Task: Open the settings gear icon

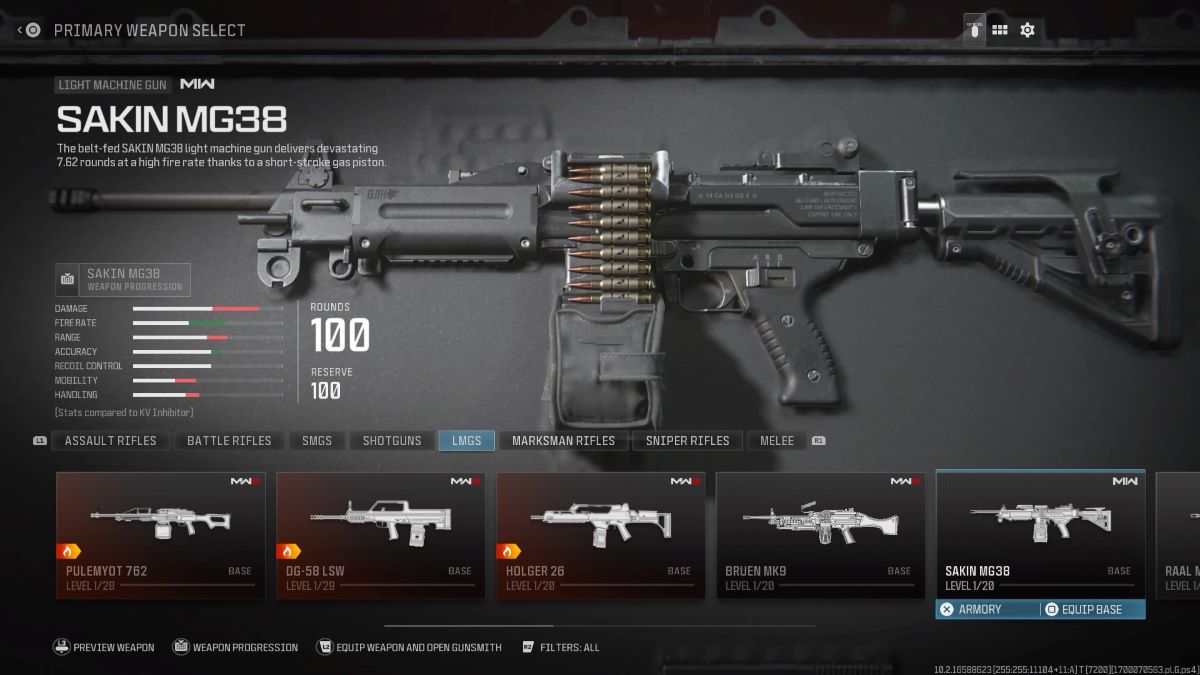Action: (1027, 30)
